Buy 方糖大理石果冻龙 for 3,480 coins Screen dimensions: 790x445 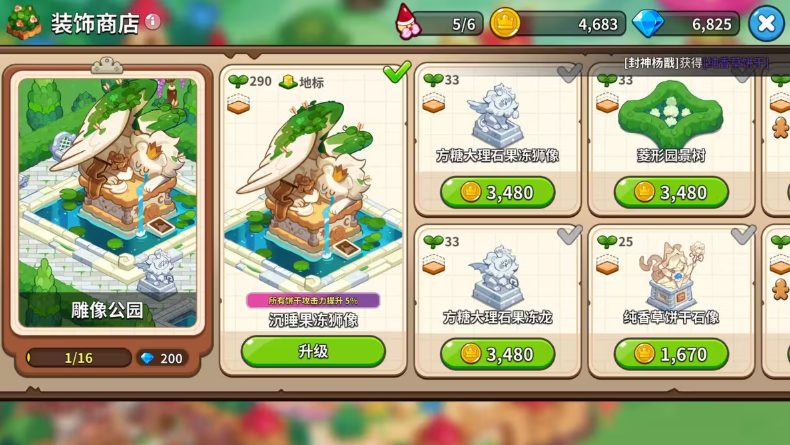click(497, 354)
